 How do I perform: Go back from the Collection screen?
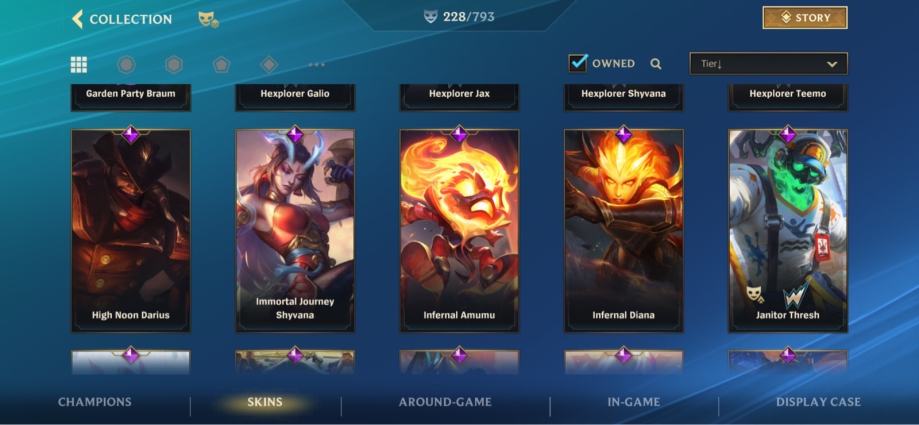[x=78, y=19]
